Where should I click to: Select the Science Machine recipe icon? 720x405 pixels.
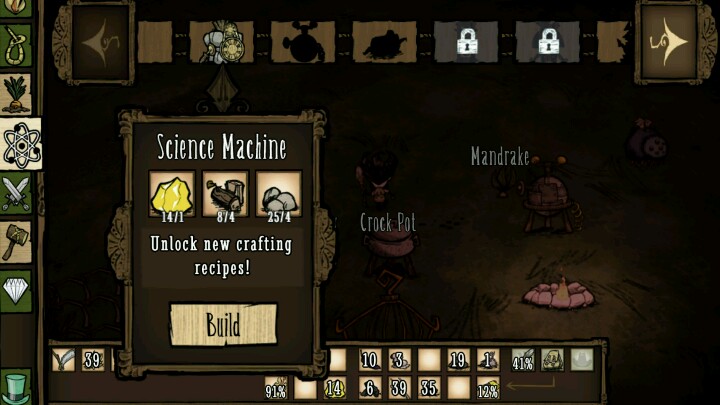tap(221, 41)
